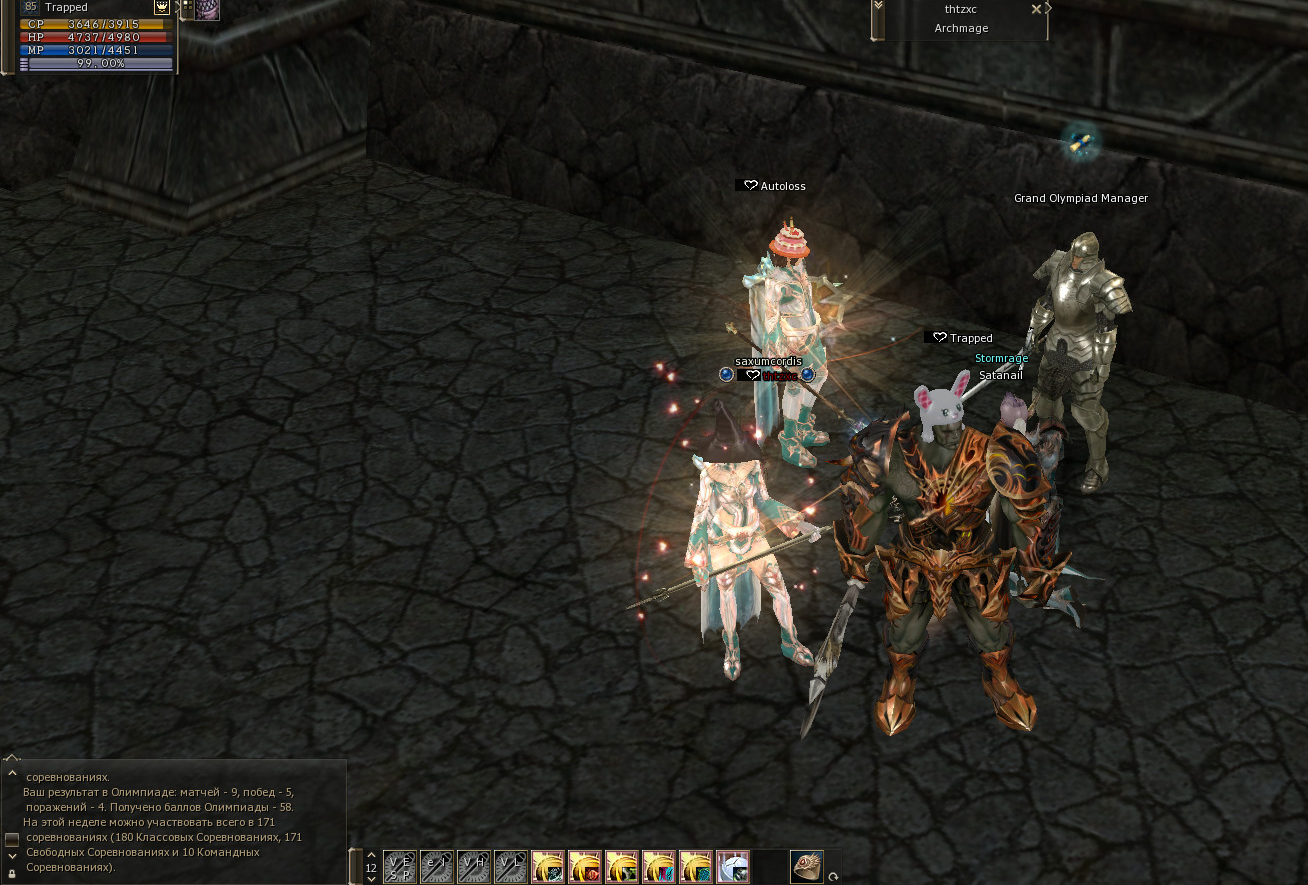This screenshot has width=1308, height=885.
Task: Click the crown icon beside the Trapped name
Action: click(x=161, y=7)
